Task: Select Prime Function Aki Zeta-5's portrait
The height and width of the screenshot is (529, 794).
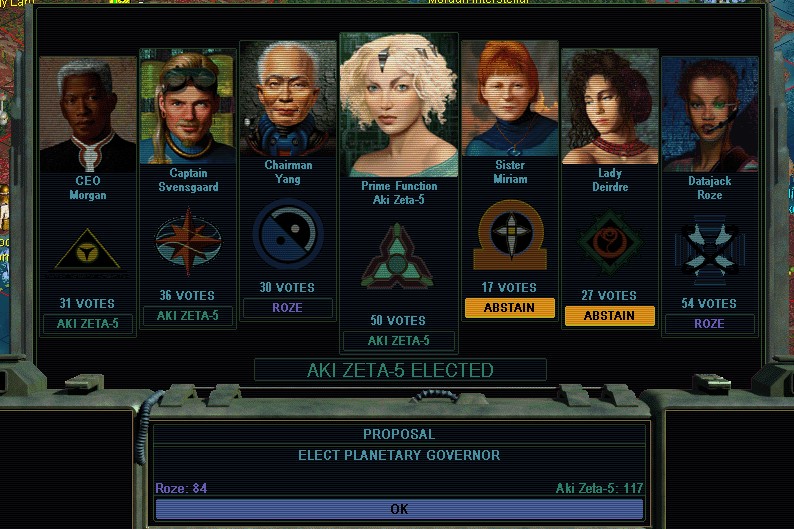Action: point(399,105)
